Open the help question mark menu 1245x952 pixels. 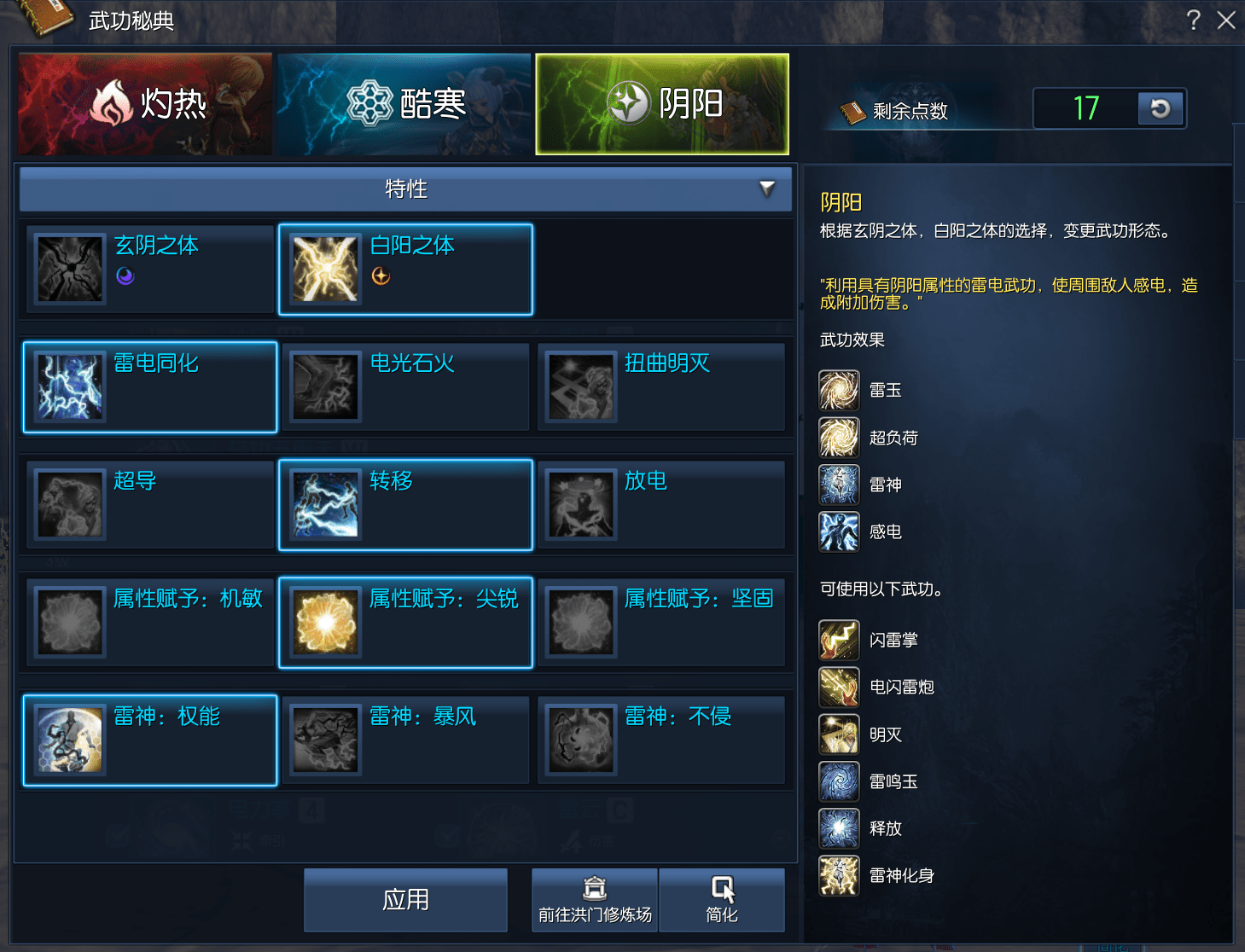point(1193,20)
